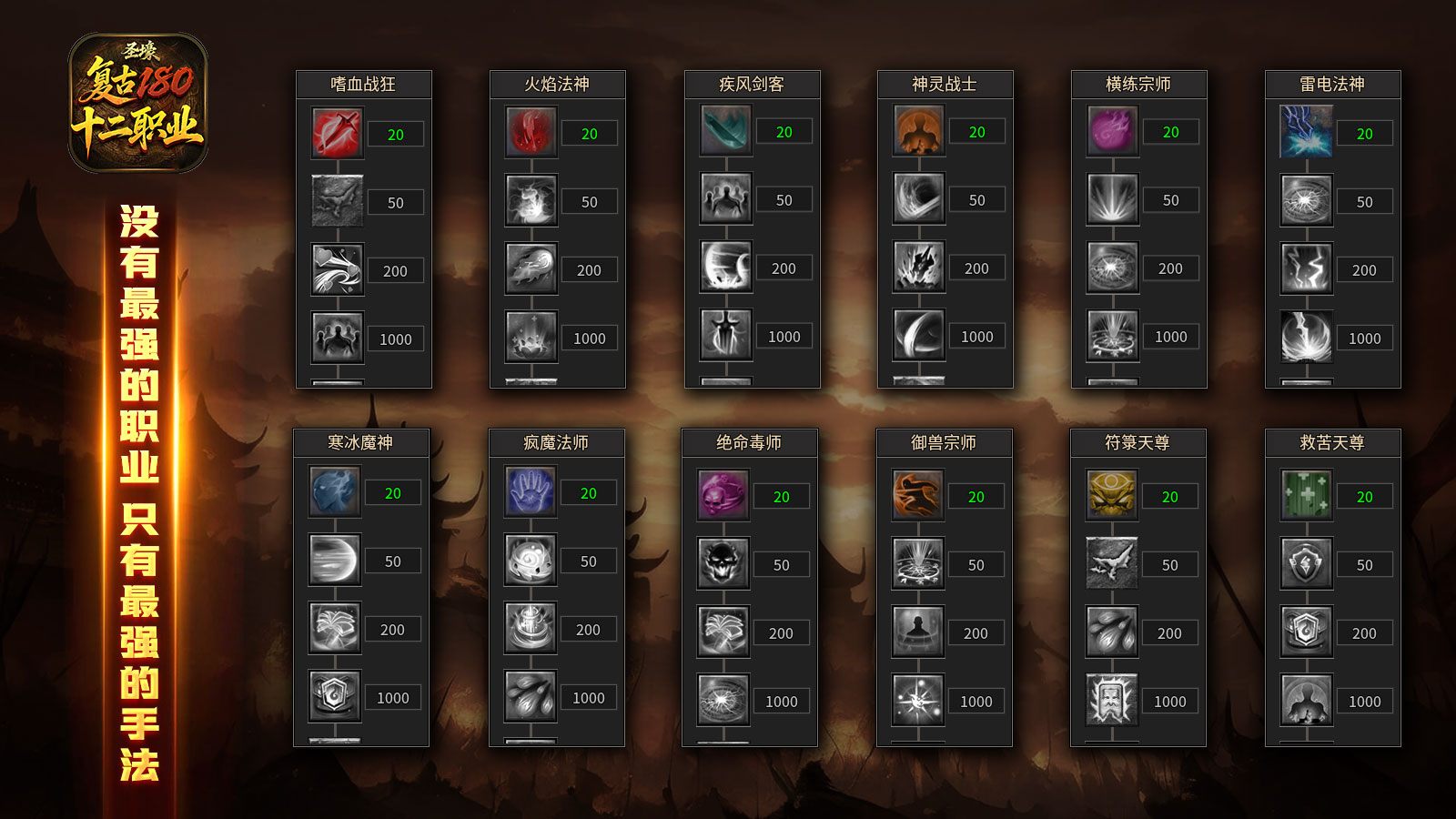Choose the golden mask skill in 符箓天尊
Screen dimensions: 1456x819
1112,496
